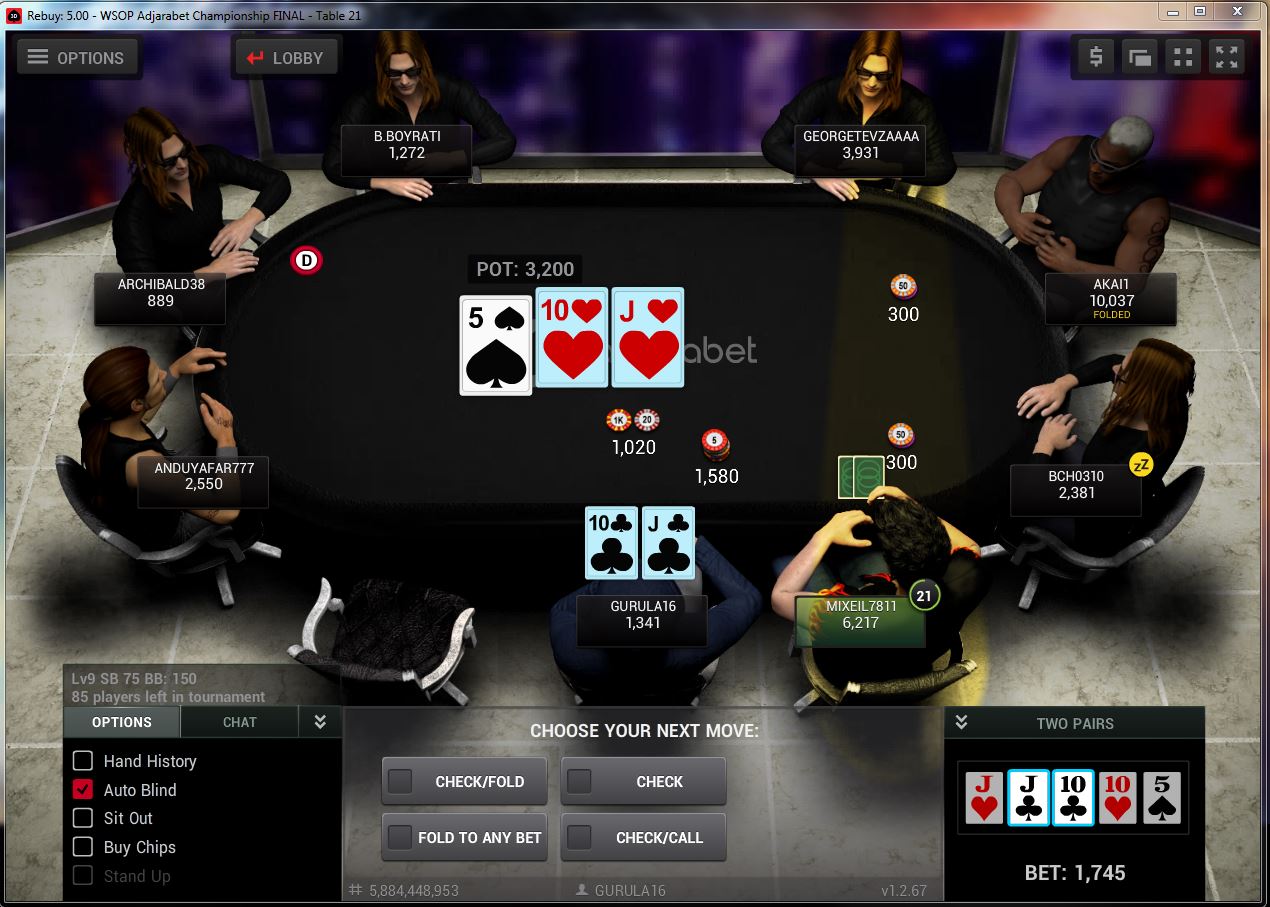Collapse the Two Pairs hand panel
Screen dimensions: 1270x907
(x=962, y=722)
